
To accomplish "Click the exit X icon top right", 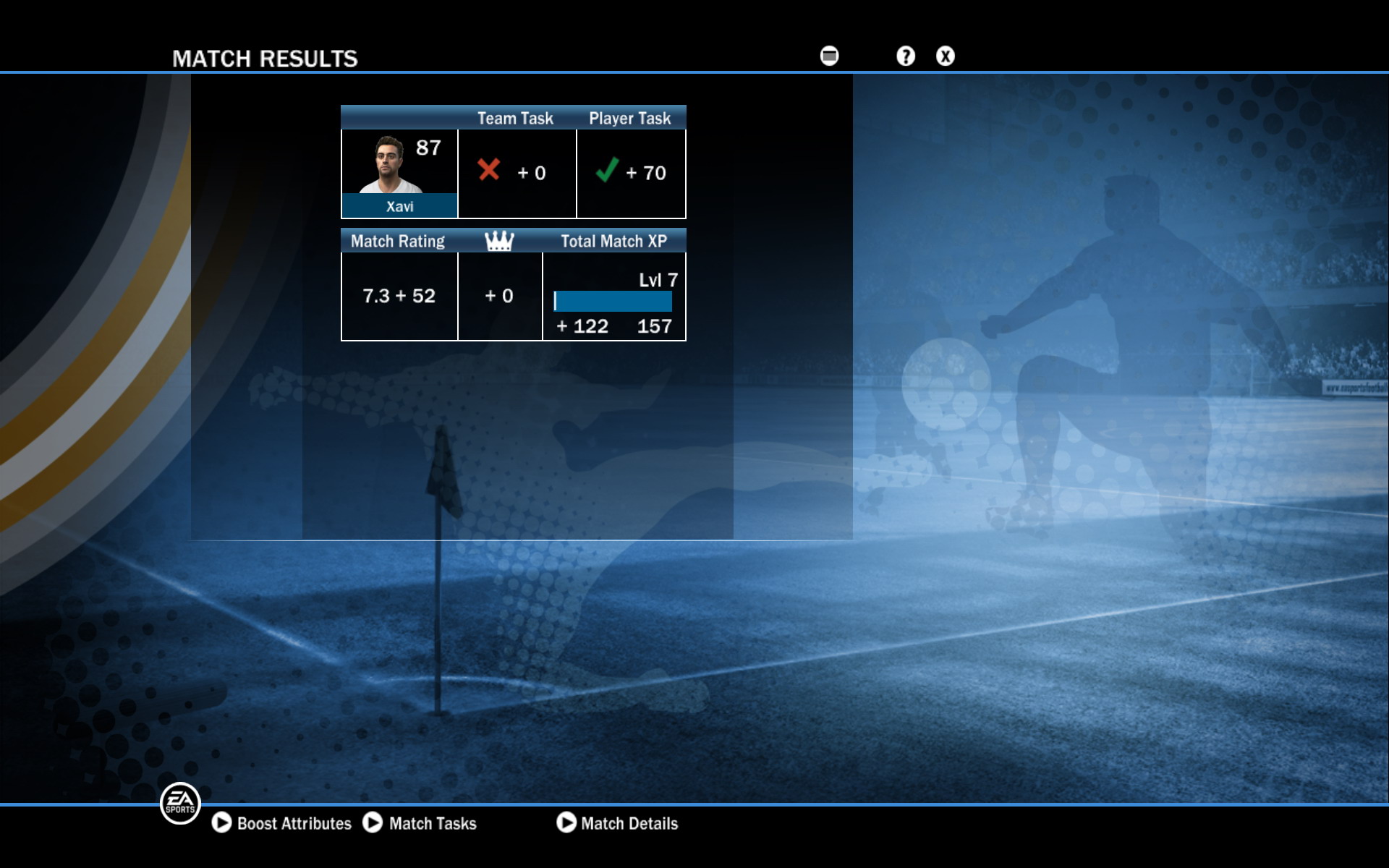I will 945,55.
